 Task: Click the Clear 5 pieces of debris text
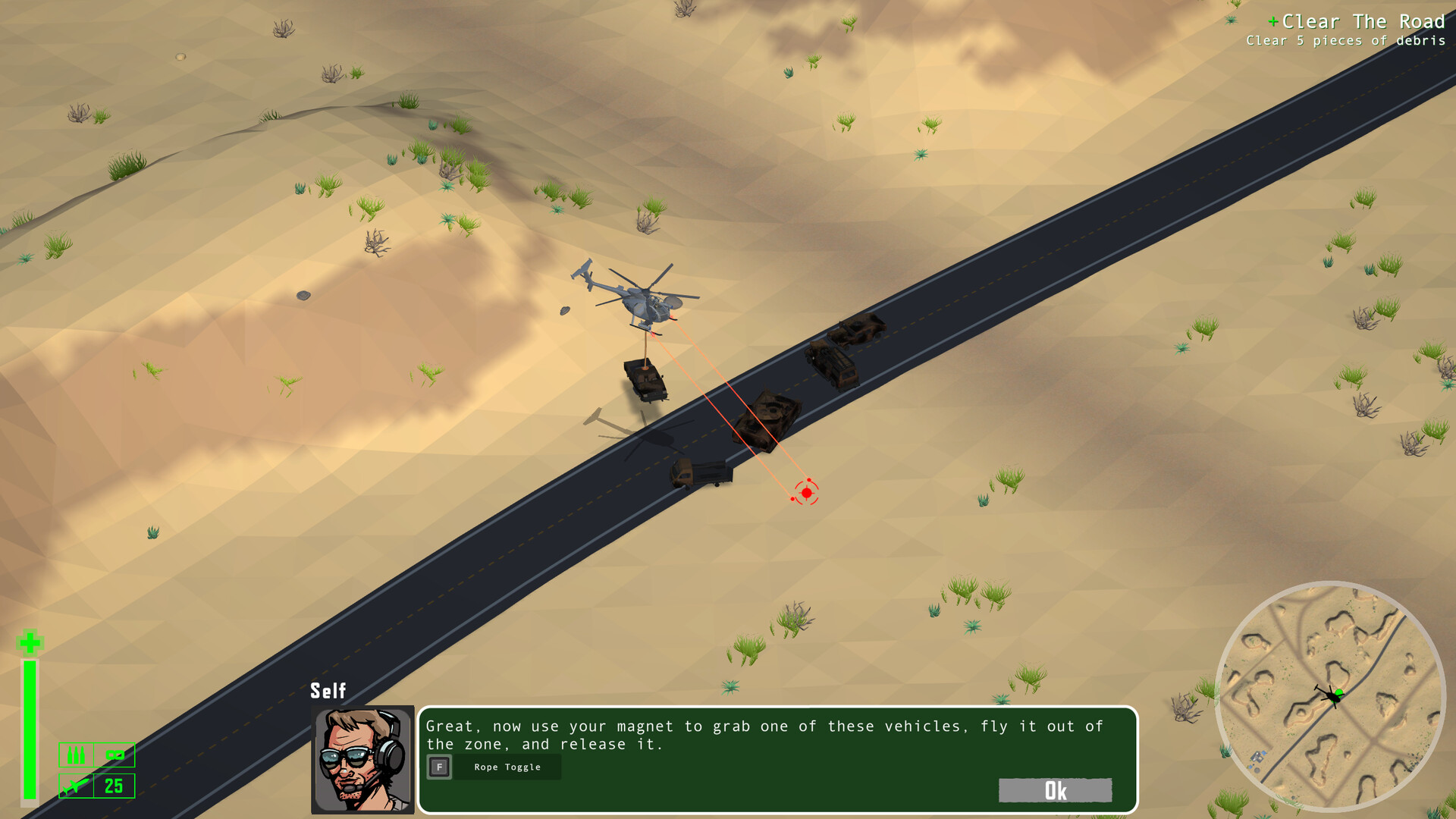[x=1348, y=41]
